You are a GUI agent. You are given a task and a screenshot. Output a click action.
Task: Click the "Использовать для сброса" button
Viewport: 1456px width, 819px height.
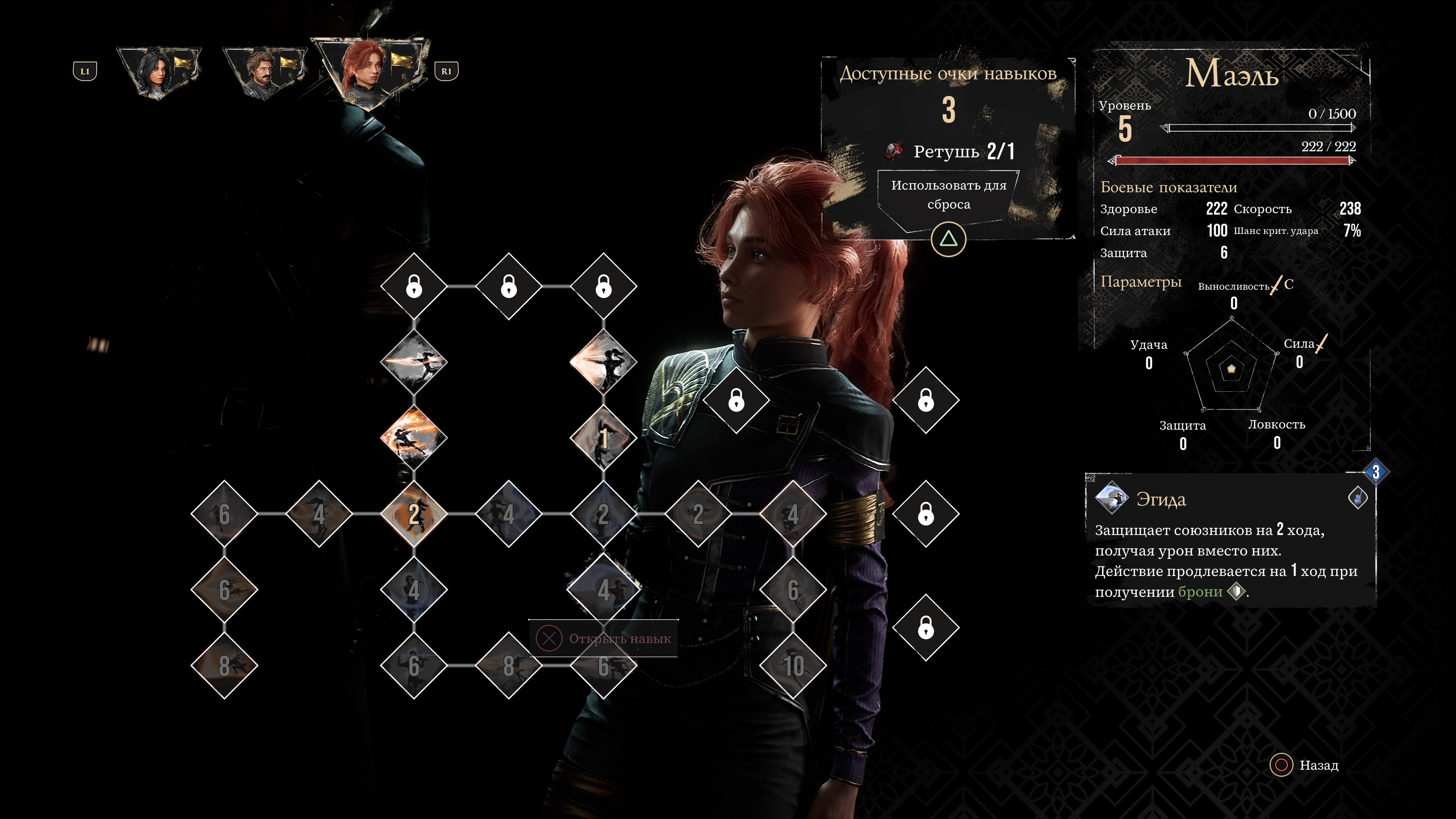point(948,195)
